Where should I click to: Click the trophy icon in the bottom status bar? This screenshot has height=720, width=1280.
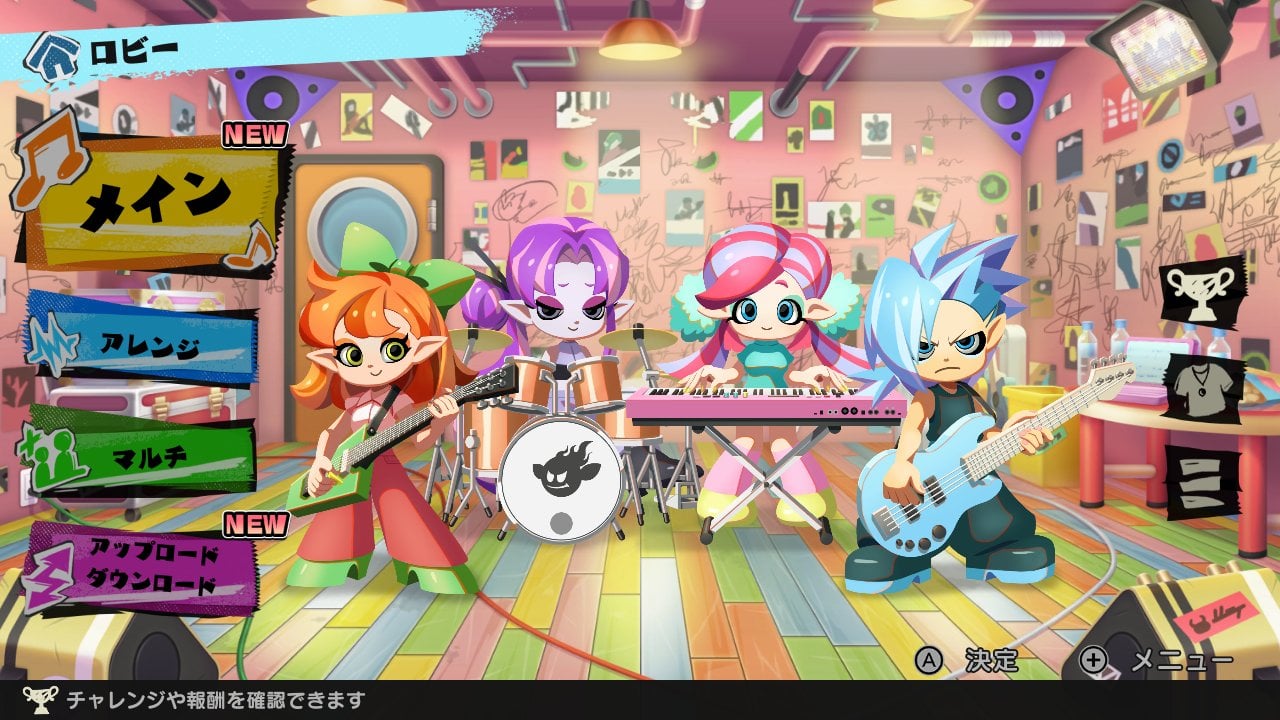(x=41, y=701)
